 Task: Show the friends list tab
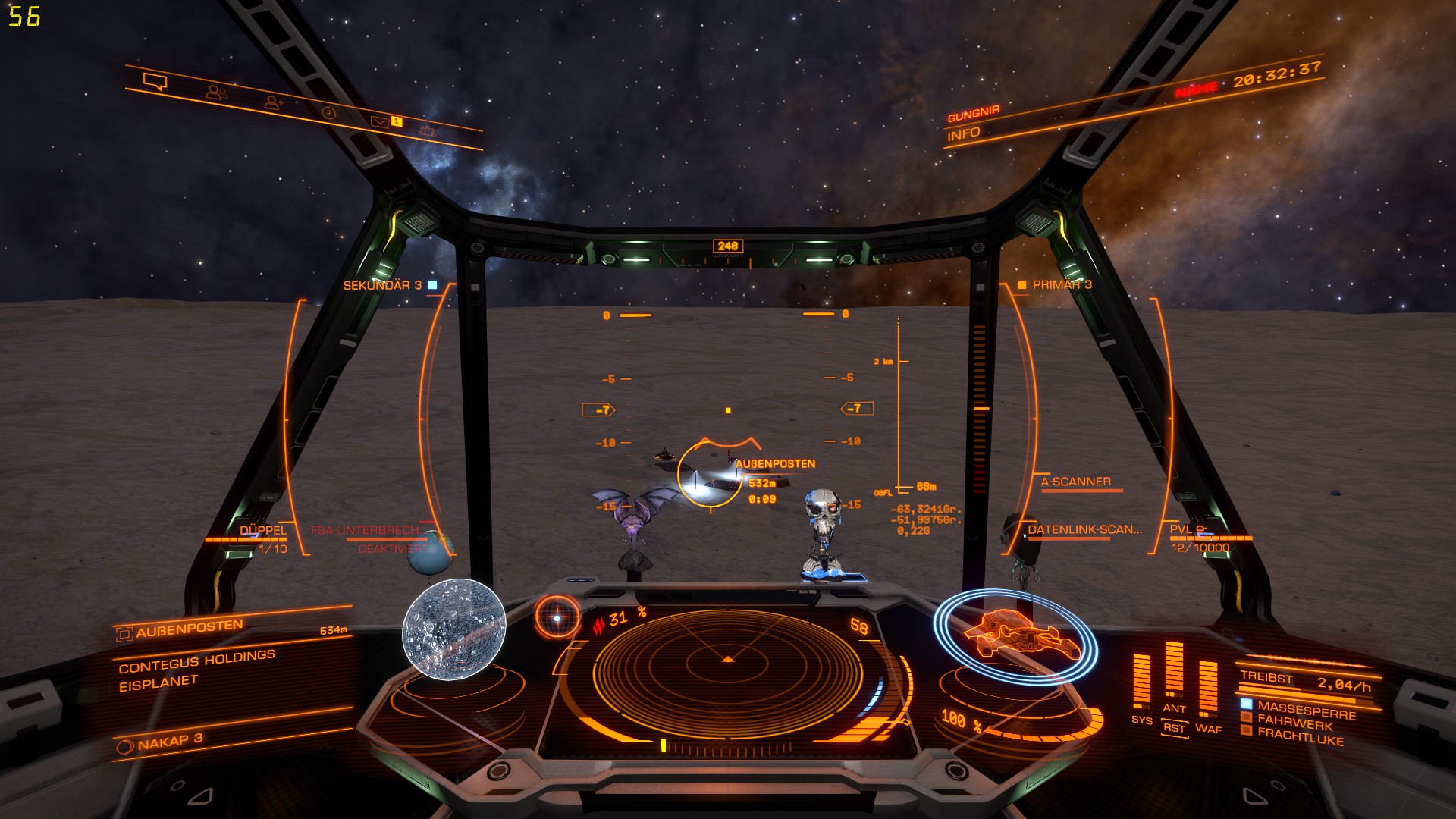click(217, 93)
